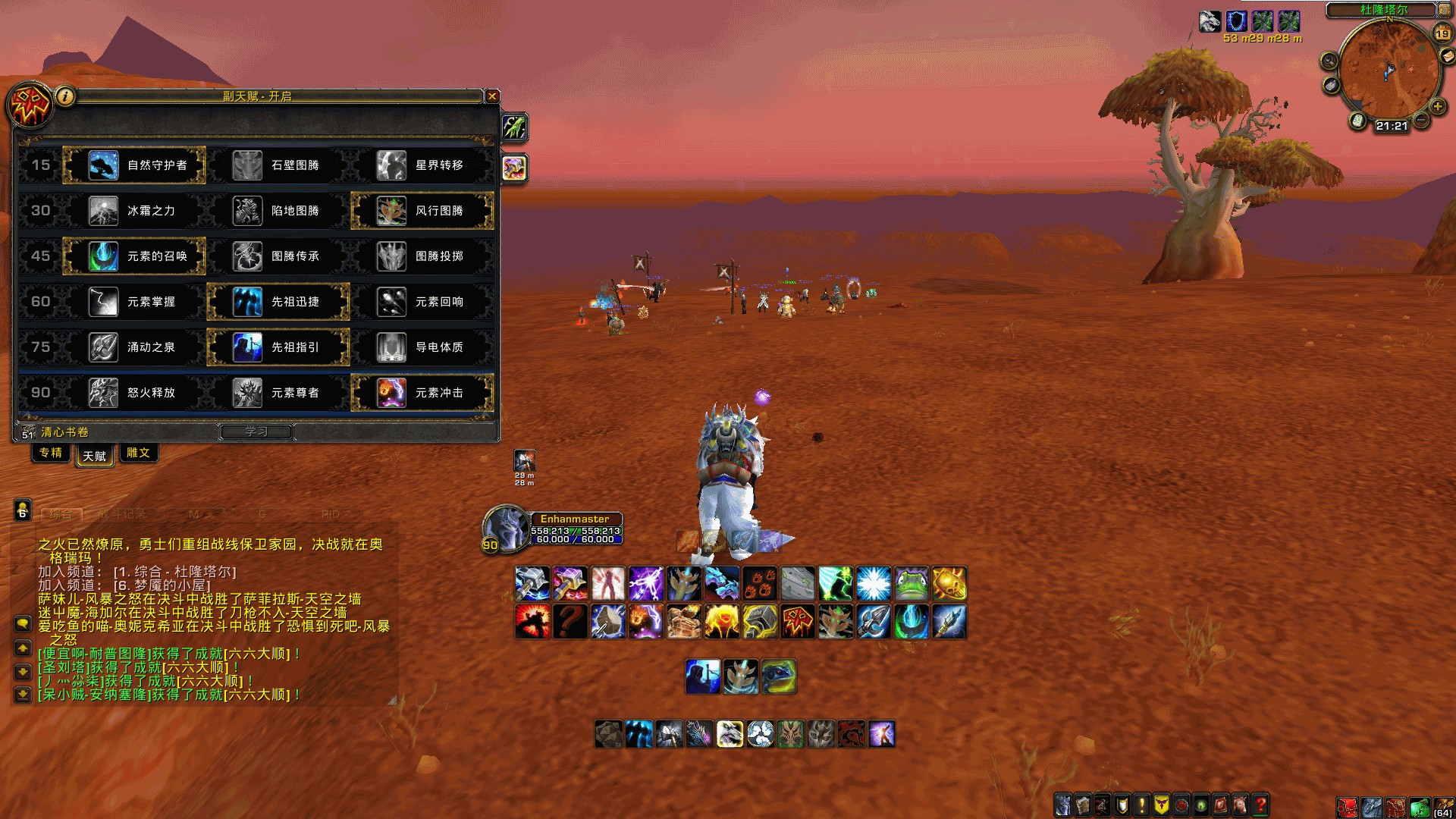Screen dimensions: 1456x819
Task: Choose the 元素的召唤 talent
Action: click(134, 256)
